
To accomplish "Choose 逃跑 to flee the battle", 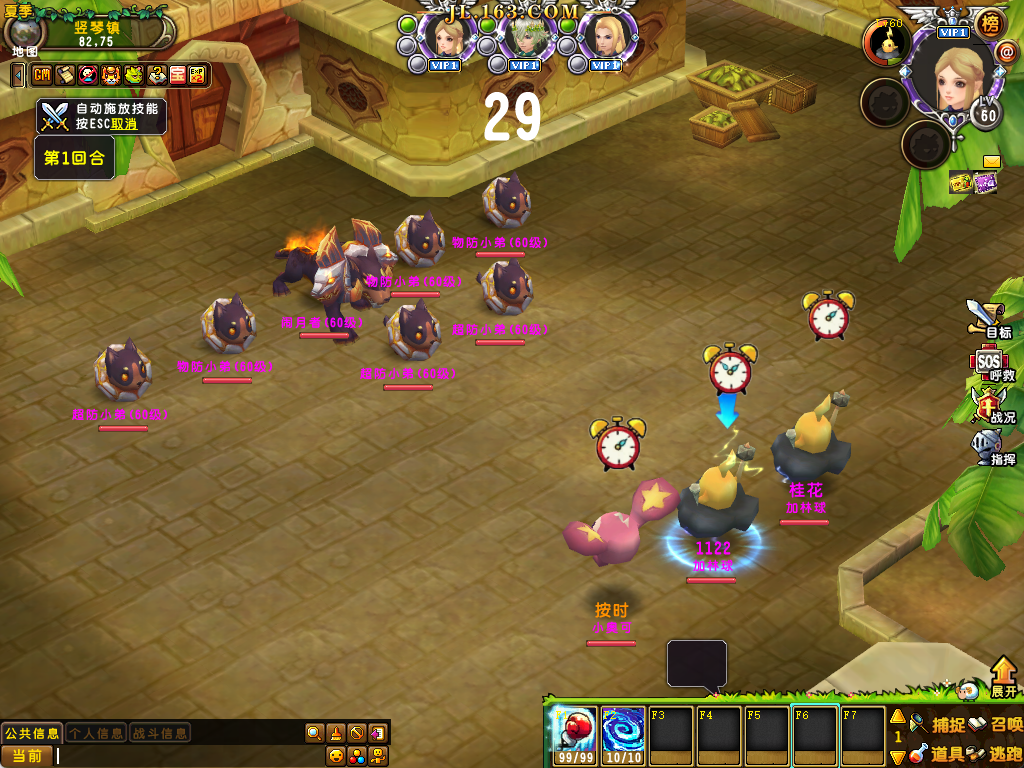I will [x=995, y=753].
